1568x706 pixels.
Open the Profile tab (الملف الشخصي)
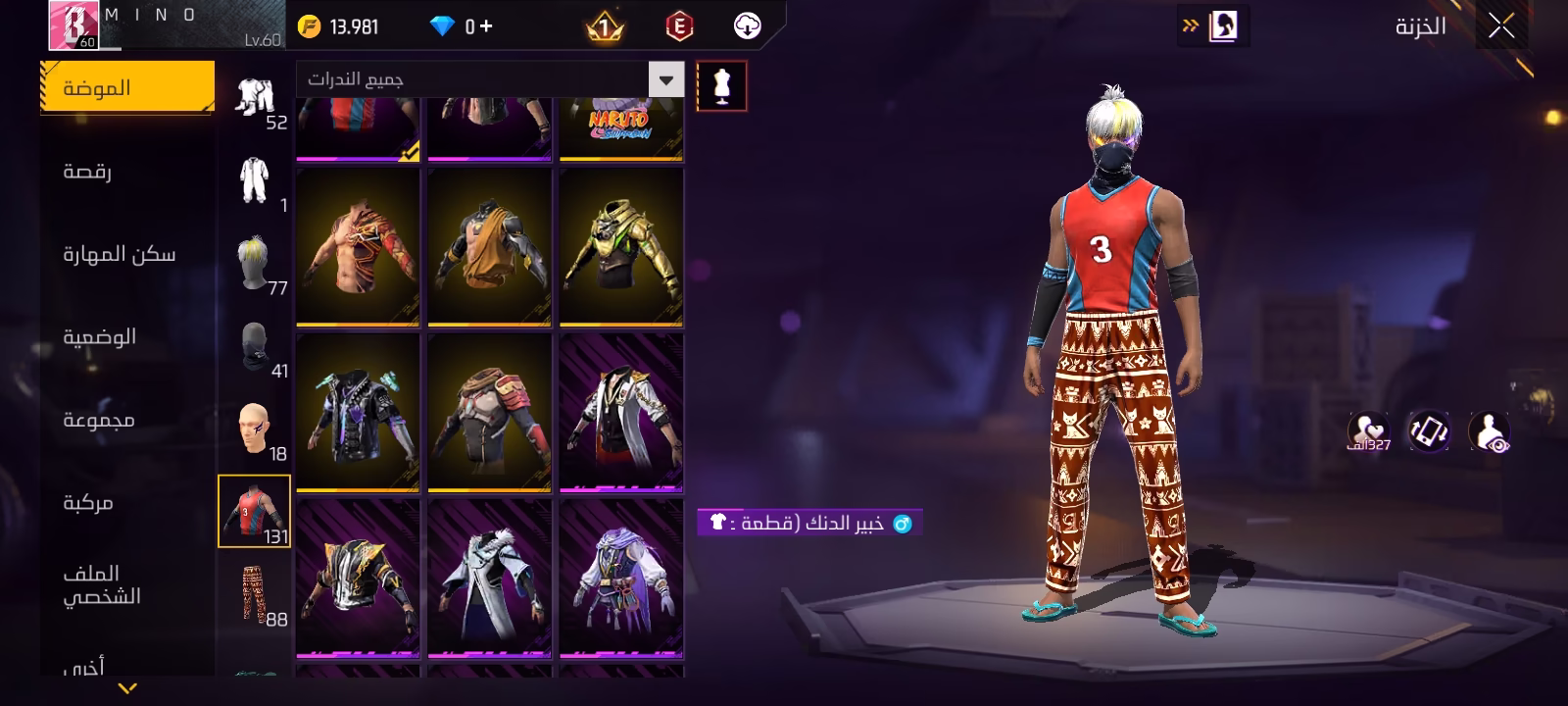click(x=102, y=585)
